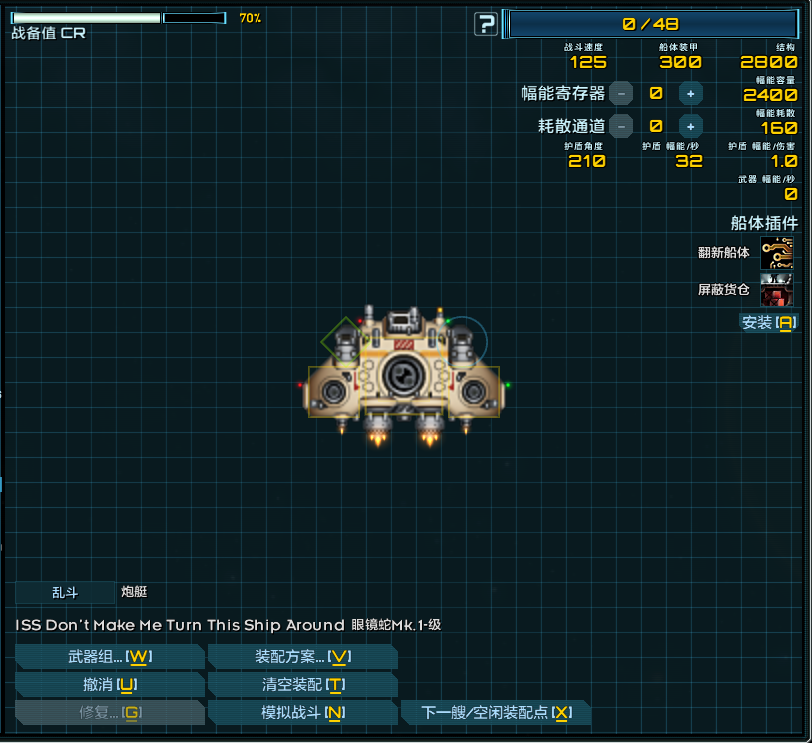Choose 清空装配 to strip the loadout
The image size is (812, 743).
coord(302,684)
